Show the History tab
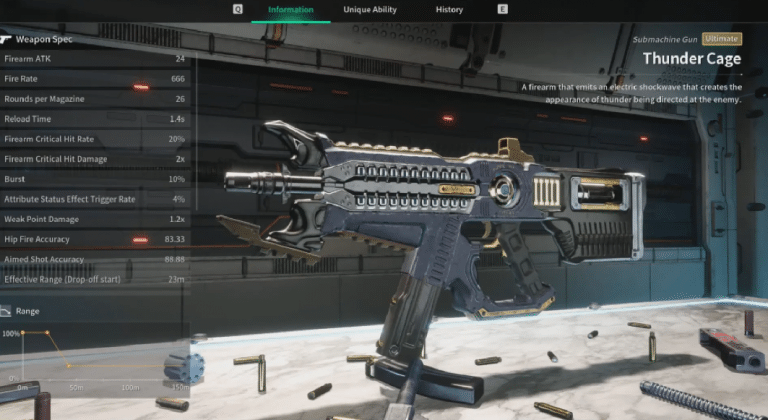Screen dimensions: 768x420 pyautogui.click(x=449, y=10)
